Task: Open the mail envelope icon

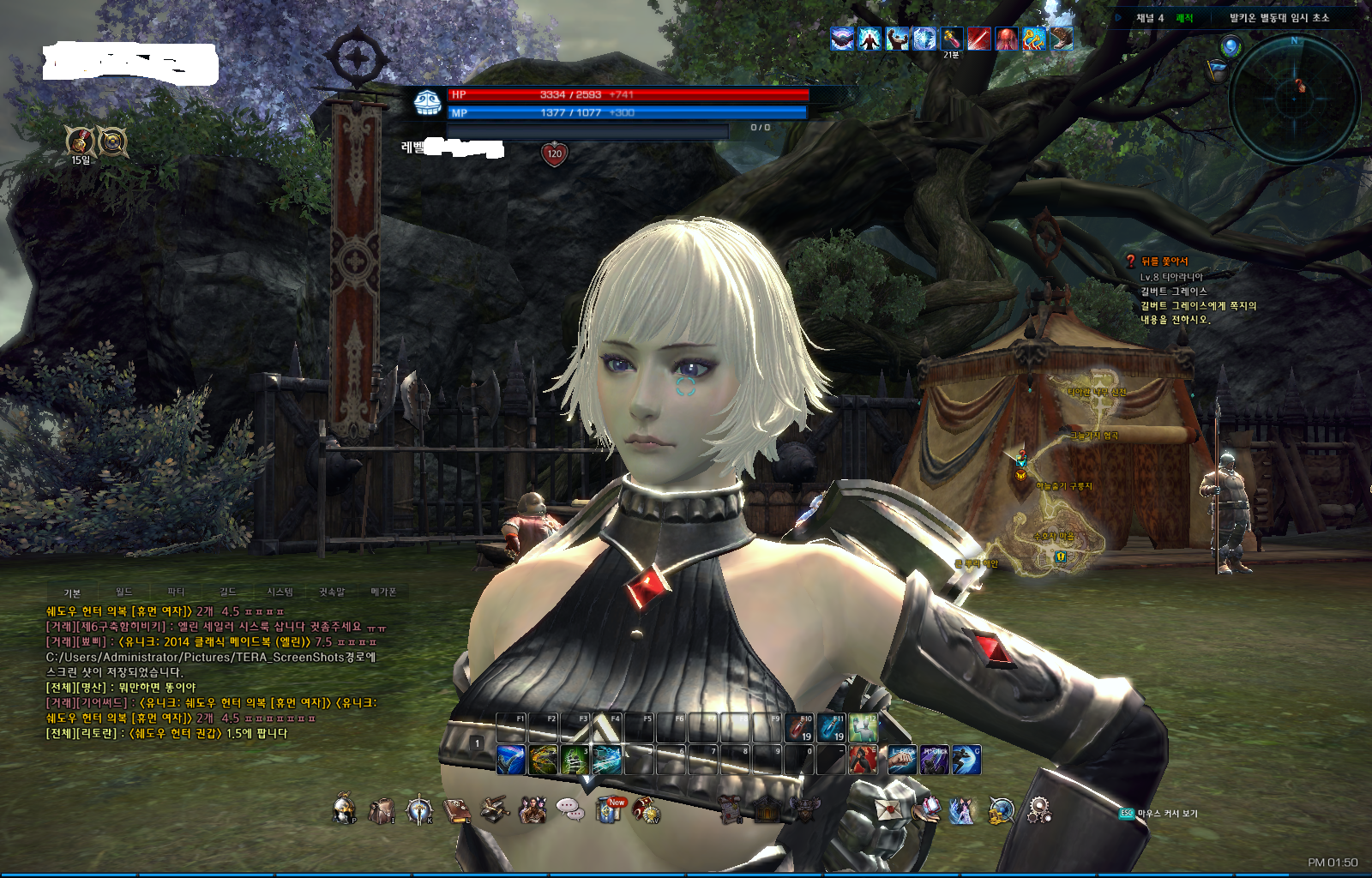Action: click(888, 809)
